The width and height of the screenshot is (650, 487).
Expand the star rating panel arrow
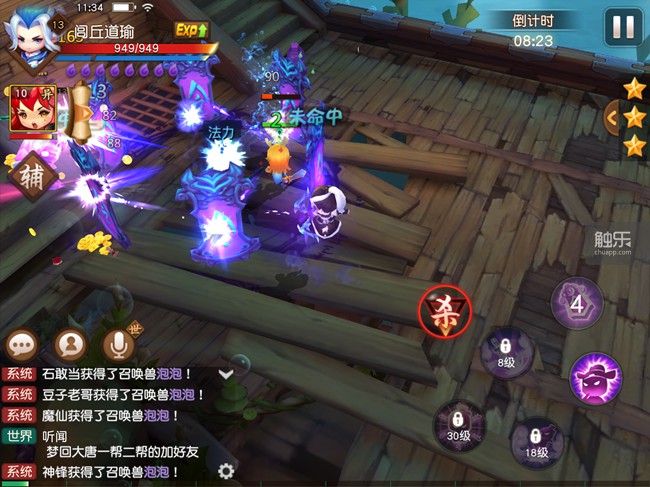[612, 117]
